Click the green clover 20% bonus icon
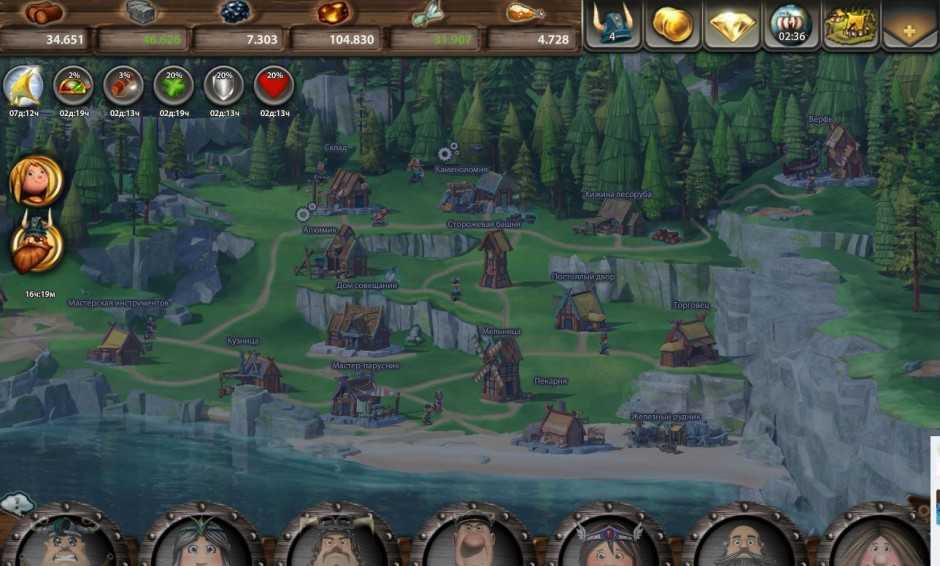Screen dimensions: 940x566 [x=173, y=86]
